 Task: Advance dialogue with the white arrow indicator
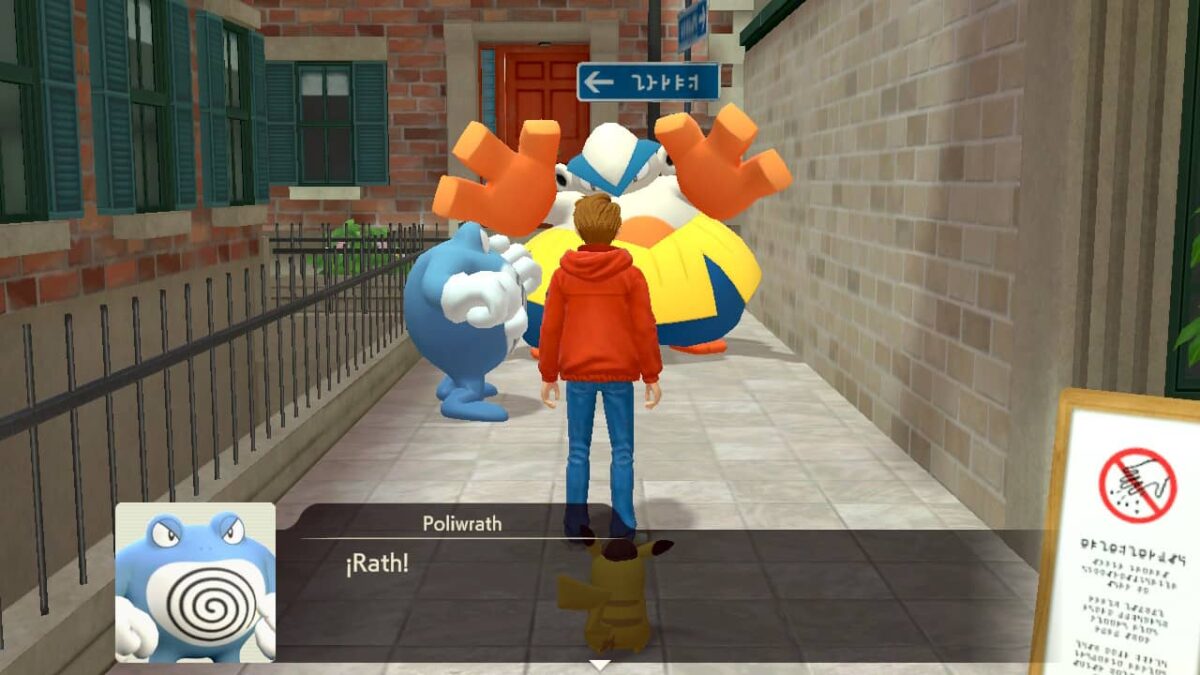tap(599, 664)
